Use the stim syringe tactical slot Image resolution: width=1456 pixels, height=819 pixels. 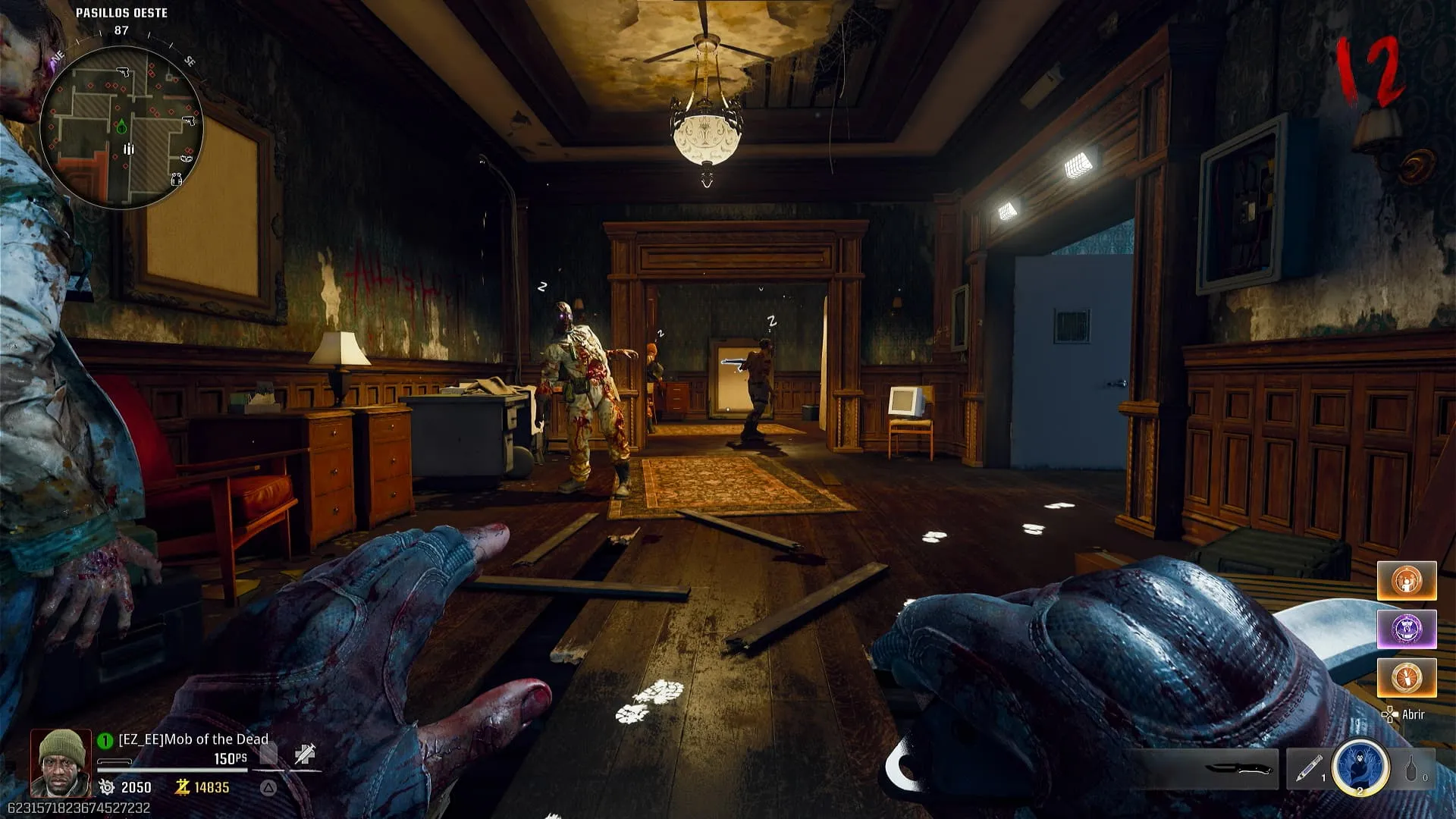pos(1308,768)
